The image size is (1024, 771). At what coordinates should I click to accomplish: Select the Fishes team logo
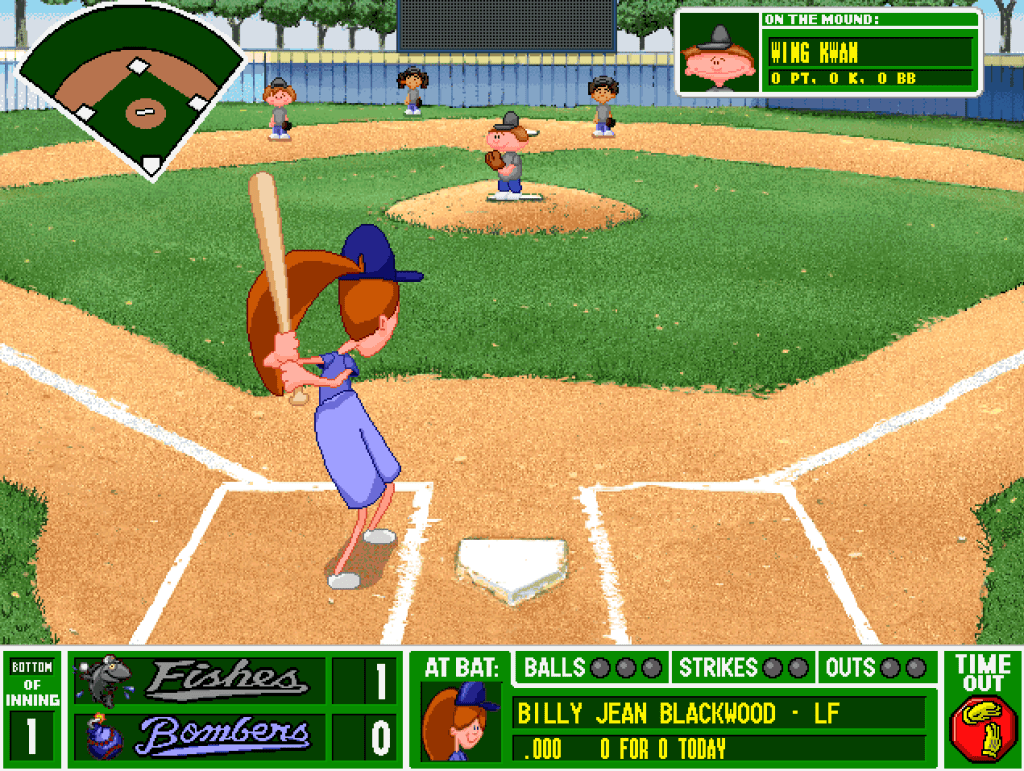click(x=104, y=680)
